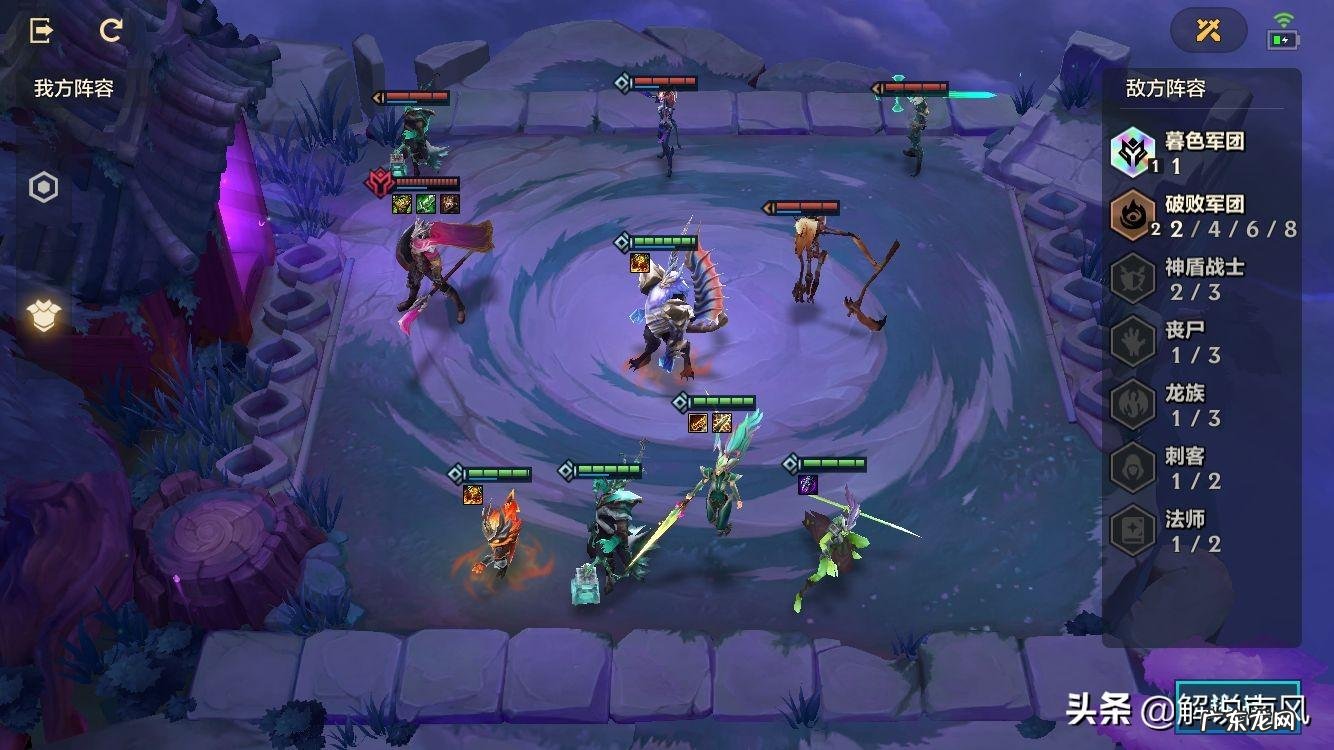The image size is (1334, 750).
Task: Select the hexagon icon on left sidebar
Action: point(44,187)
